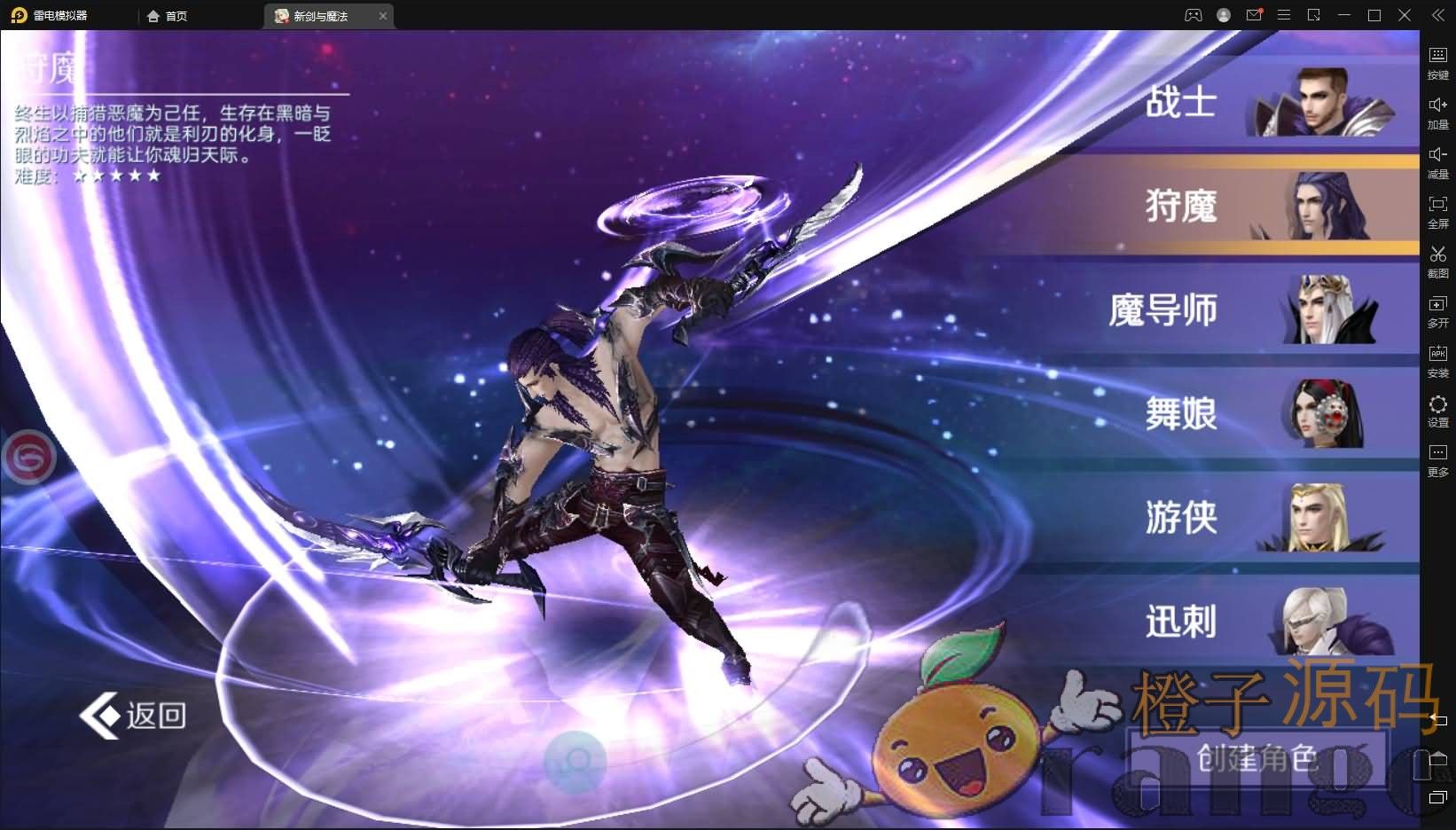Open the hamburger menu at top right
This screenshot has height=830, width=1456.
(x=1283, y=14)
